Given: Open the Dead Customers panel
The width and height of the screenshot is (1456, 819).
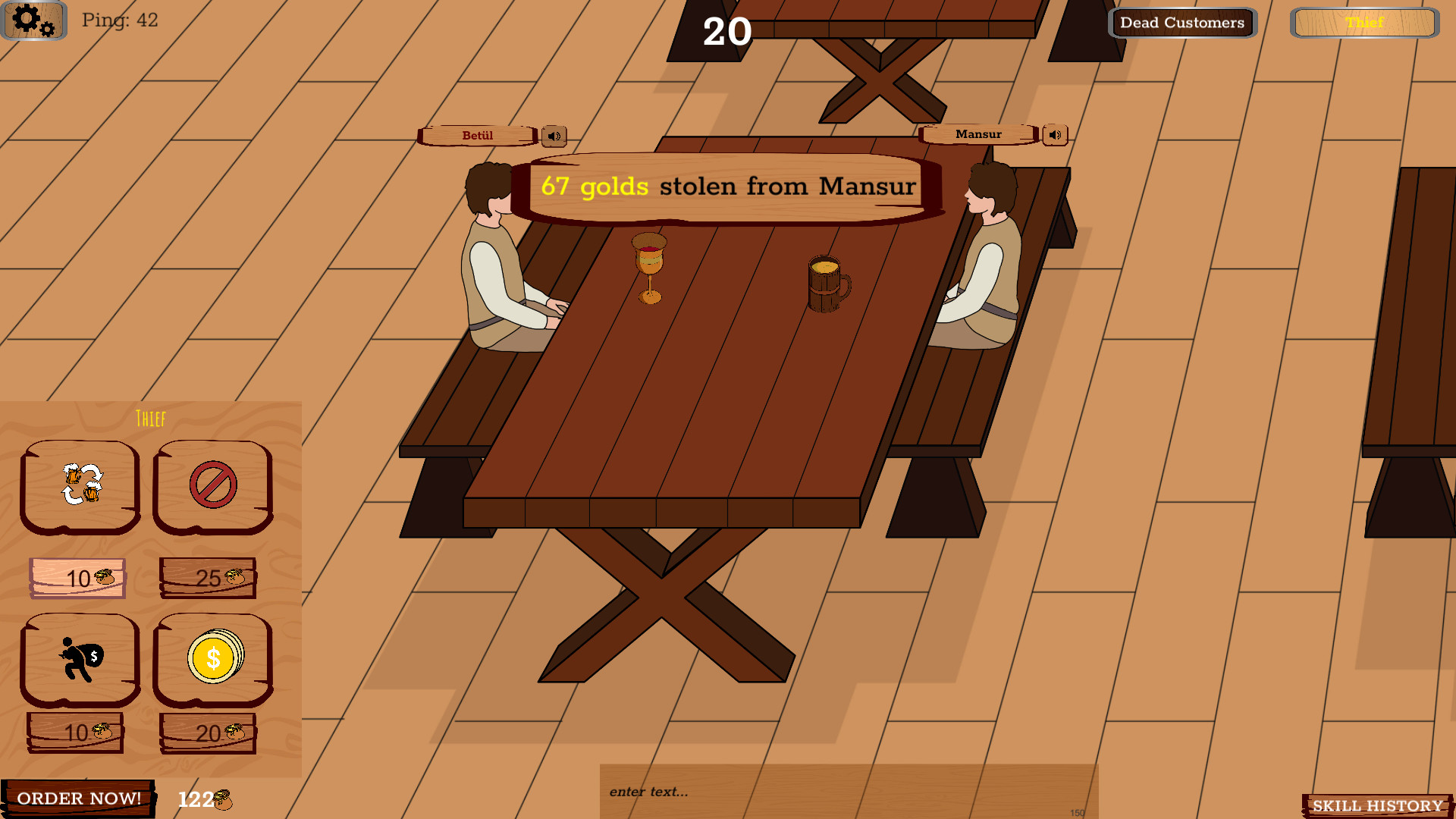Looking at the screenshot, I should (1181, 22).
